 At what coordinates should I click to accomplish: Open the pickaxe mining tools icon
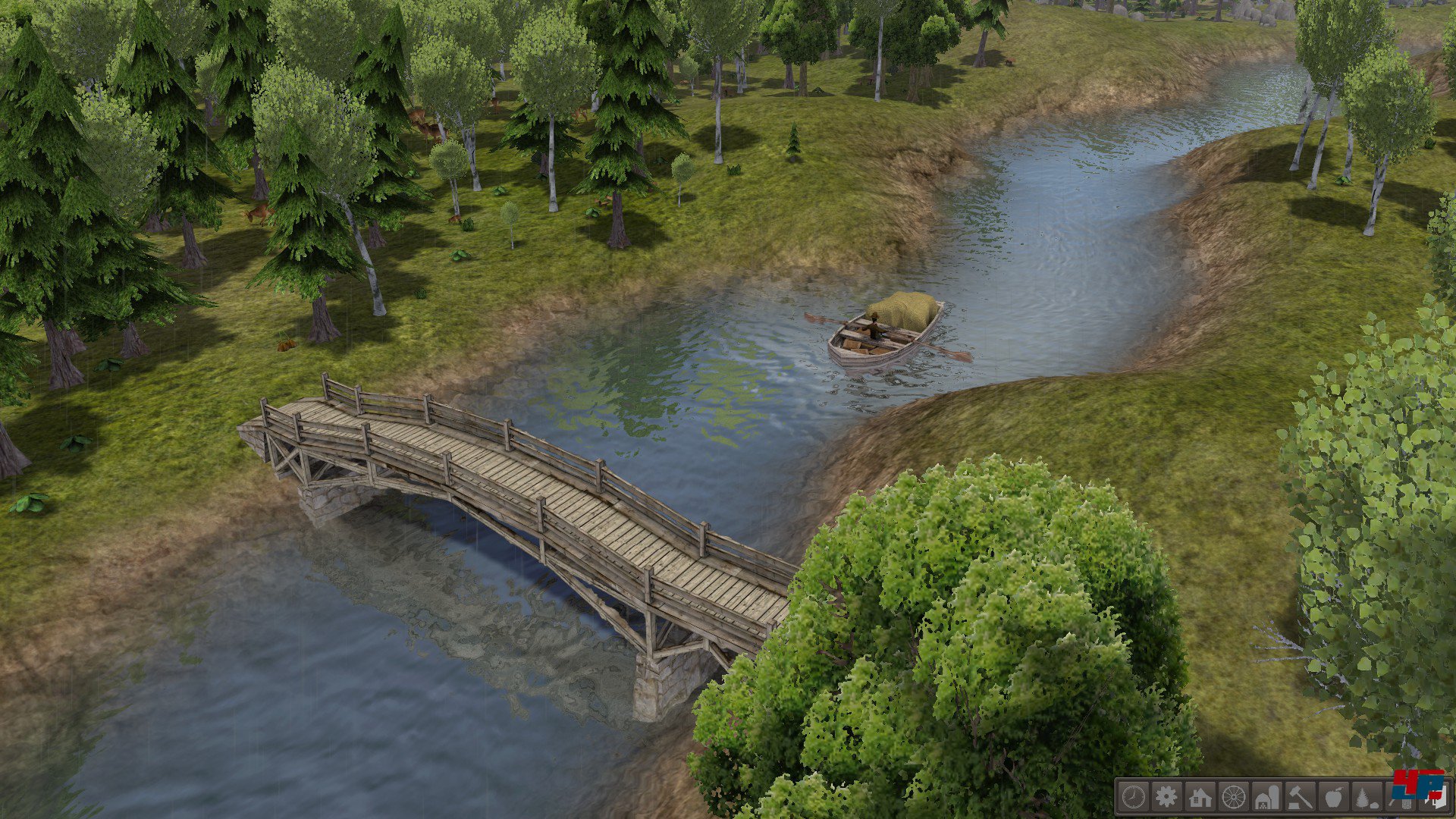[1399, 797]
